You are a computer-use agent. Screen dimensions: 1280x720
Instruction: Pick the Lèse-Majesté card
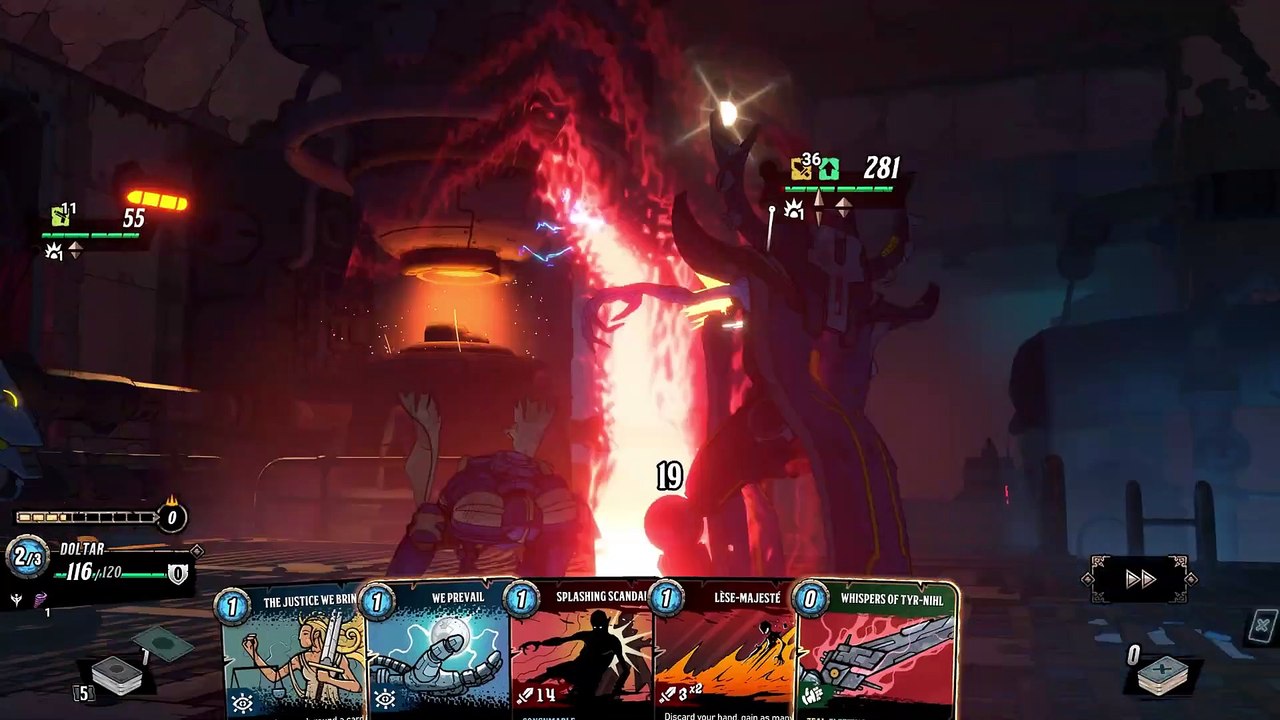[x=725, y=652]
